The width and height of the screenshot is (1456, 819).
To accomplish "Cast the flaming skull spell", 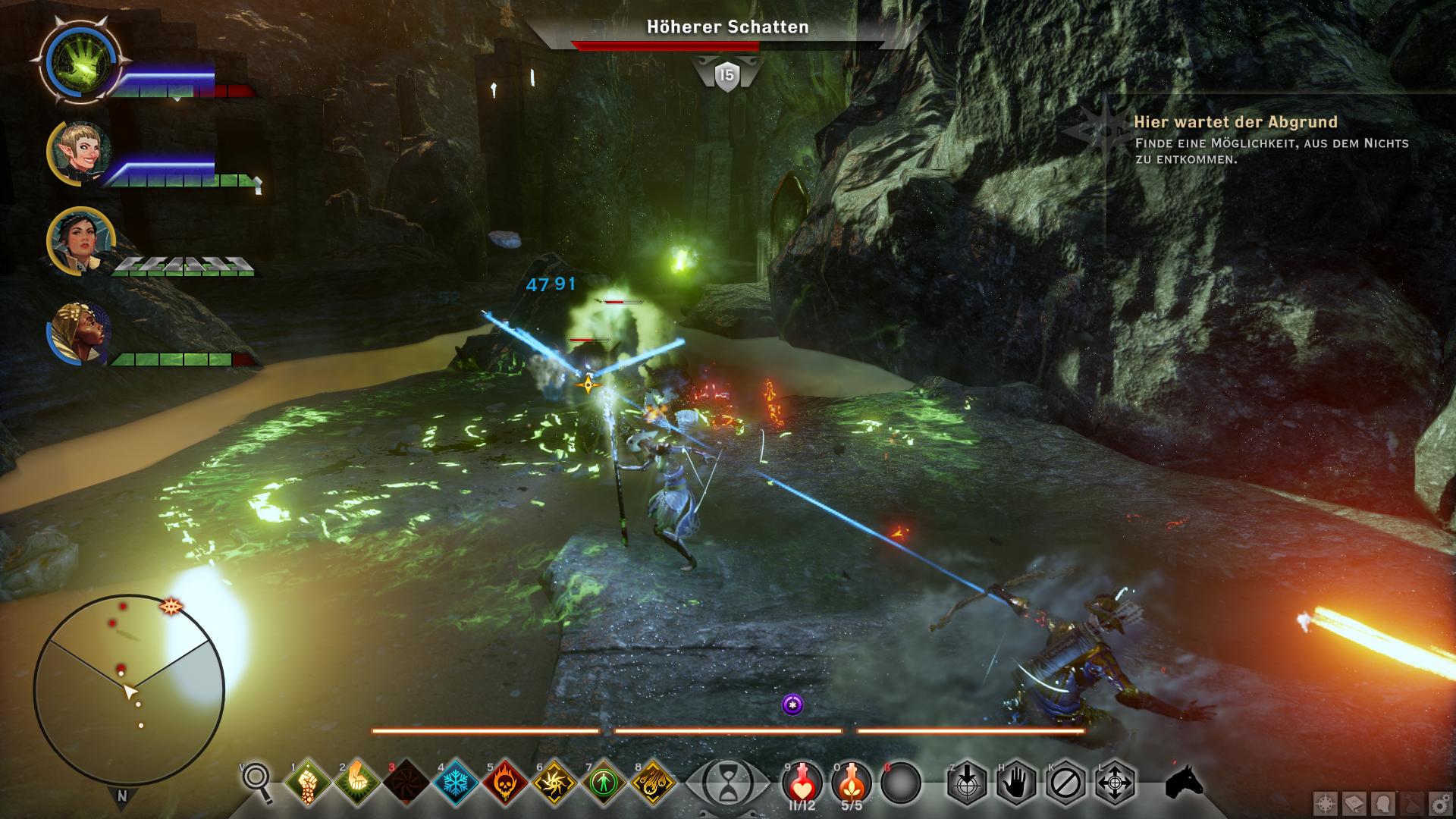I will pyautogui.click(x=505, y=782).
